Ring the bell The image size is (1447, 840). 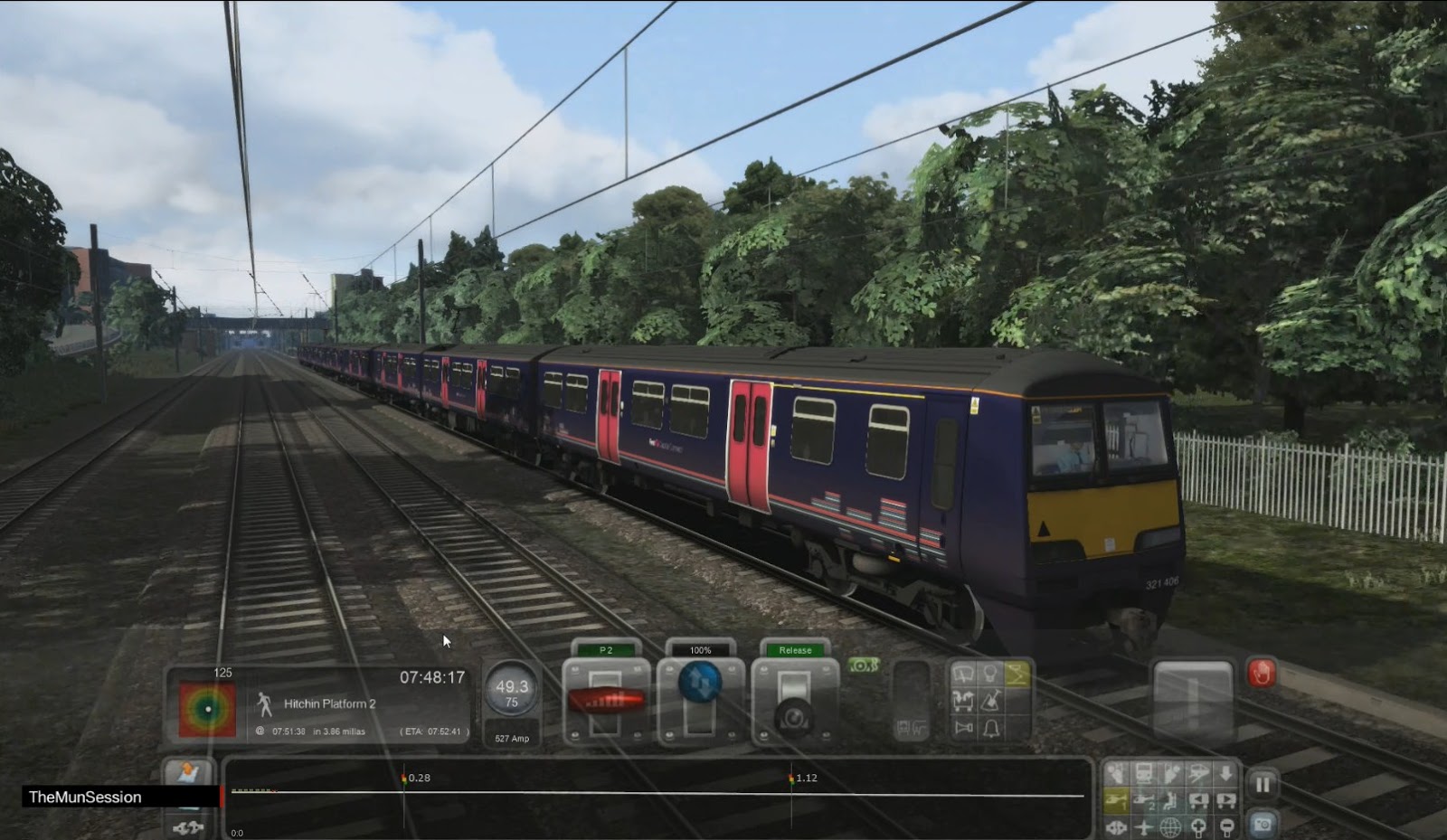pos(991,728)
